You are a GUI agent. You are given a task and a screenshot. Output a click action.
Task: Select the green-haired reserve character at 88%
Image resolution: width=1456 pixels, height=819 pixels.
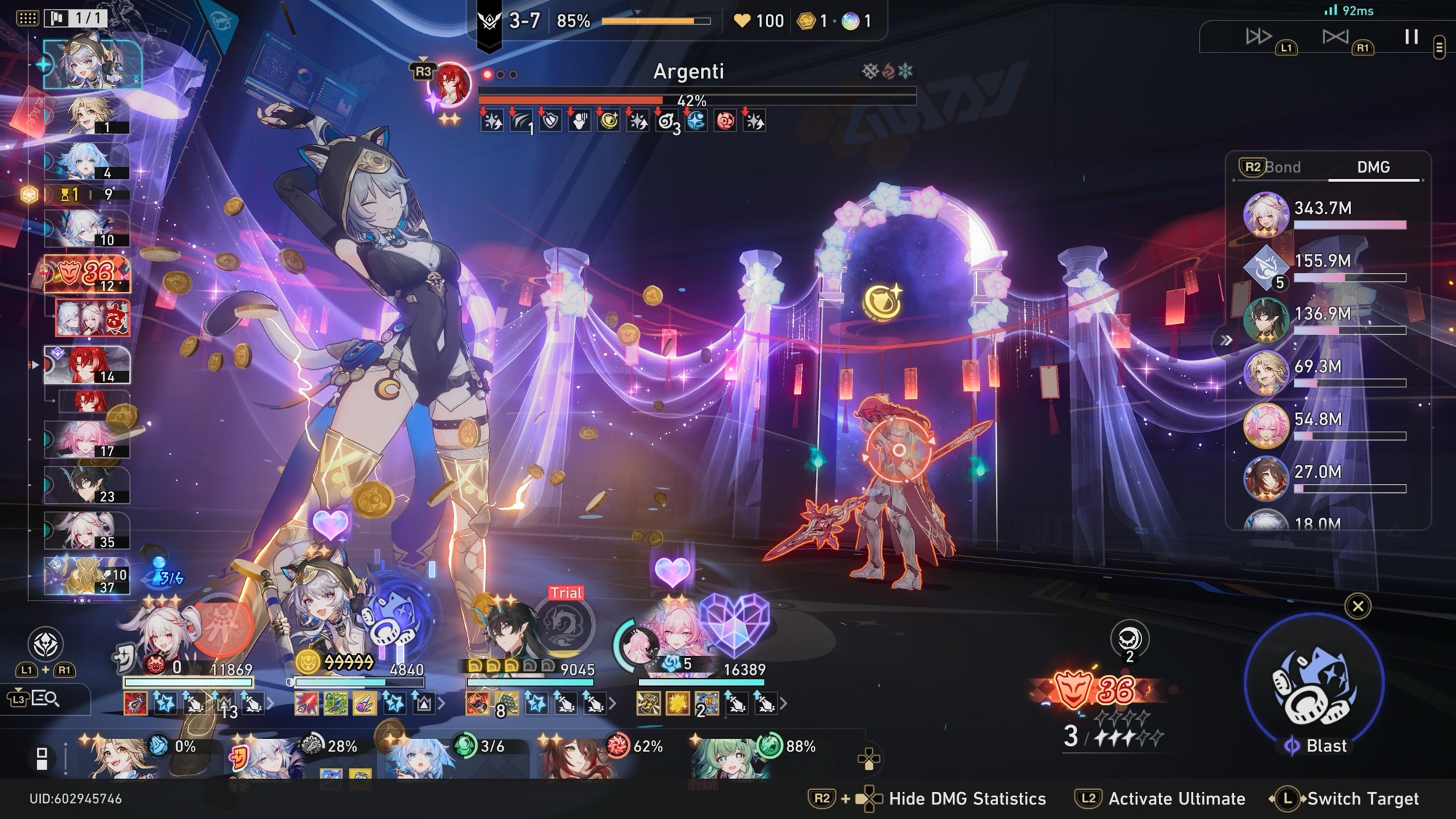pos(724,757)
